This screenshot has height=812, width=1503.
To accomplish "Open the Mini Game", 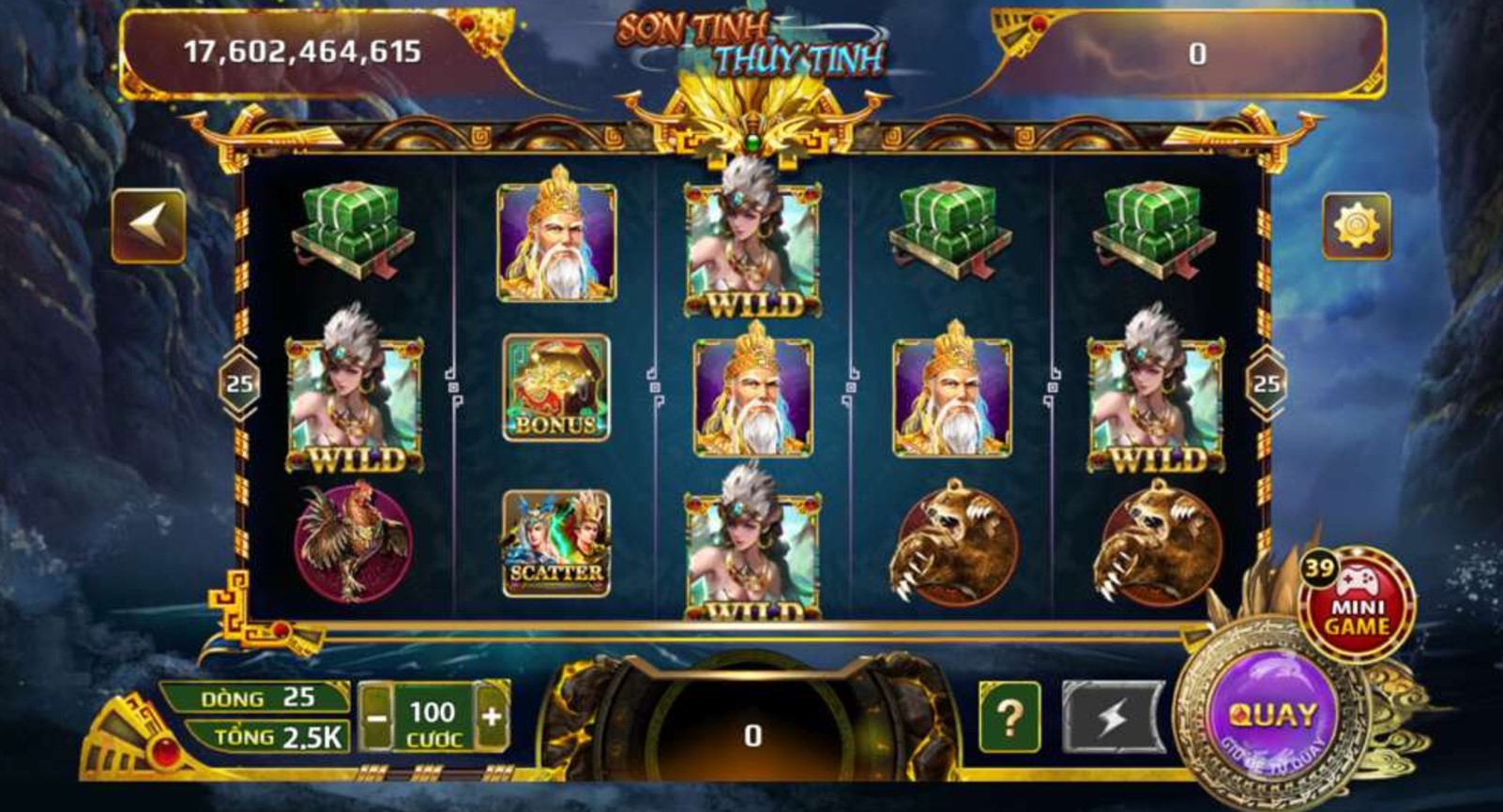I will tap(1356, 607).
